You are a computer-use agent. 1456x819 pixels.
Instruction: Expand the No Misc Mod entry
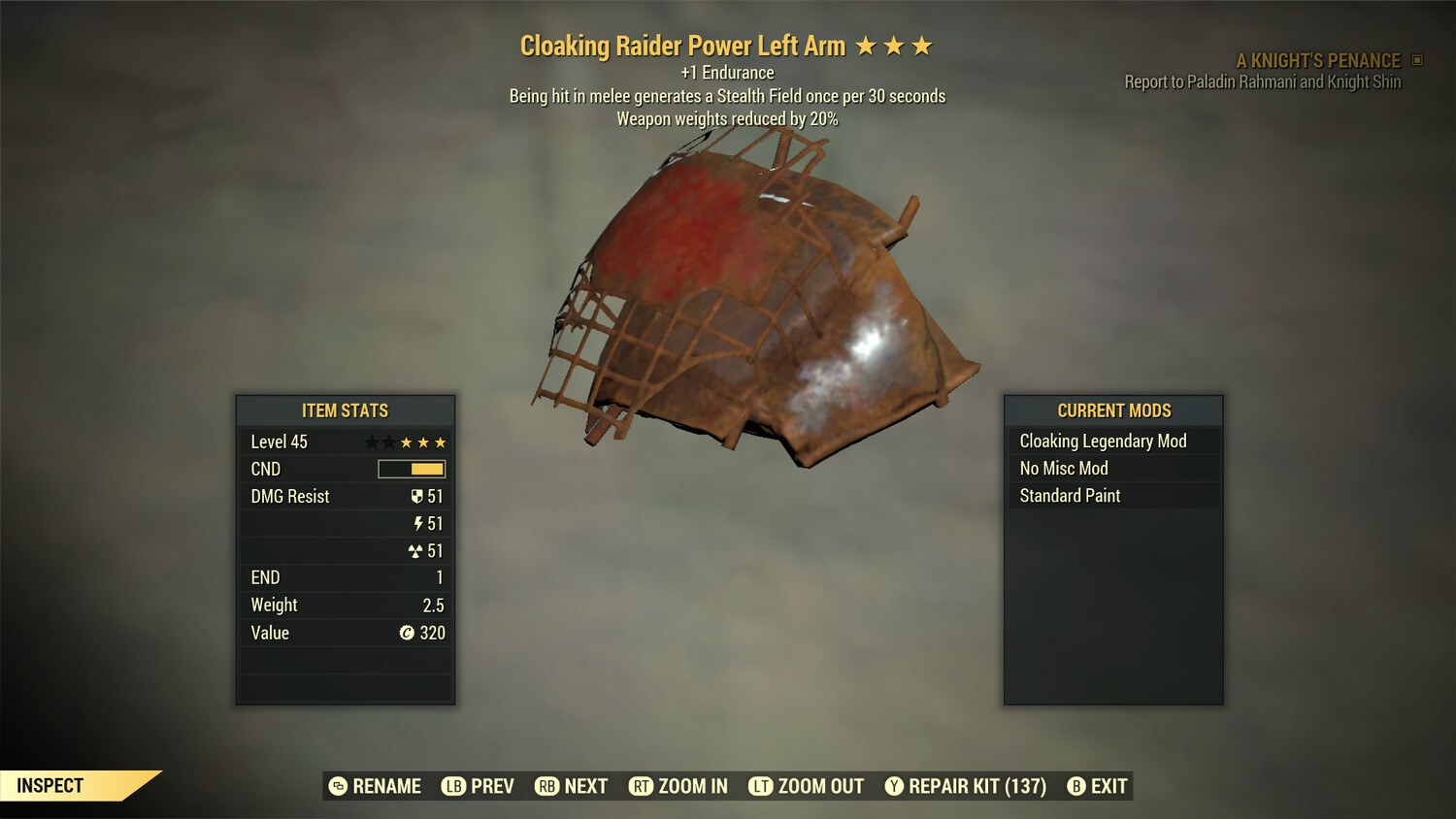click(1063, 468)
